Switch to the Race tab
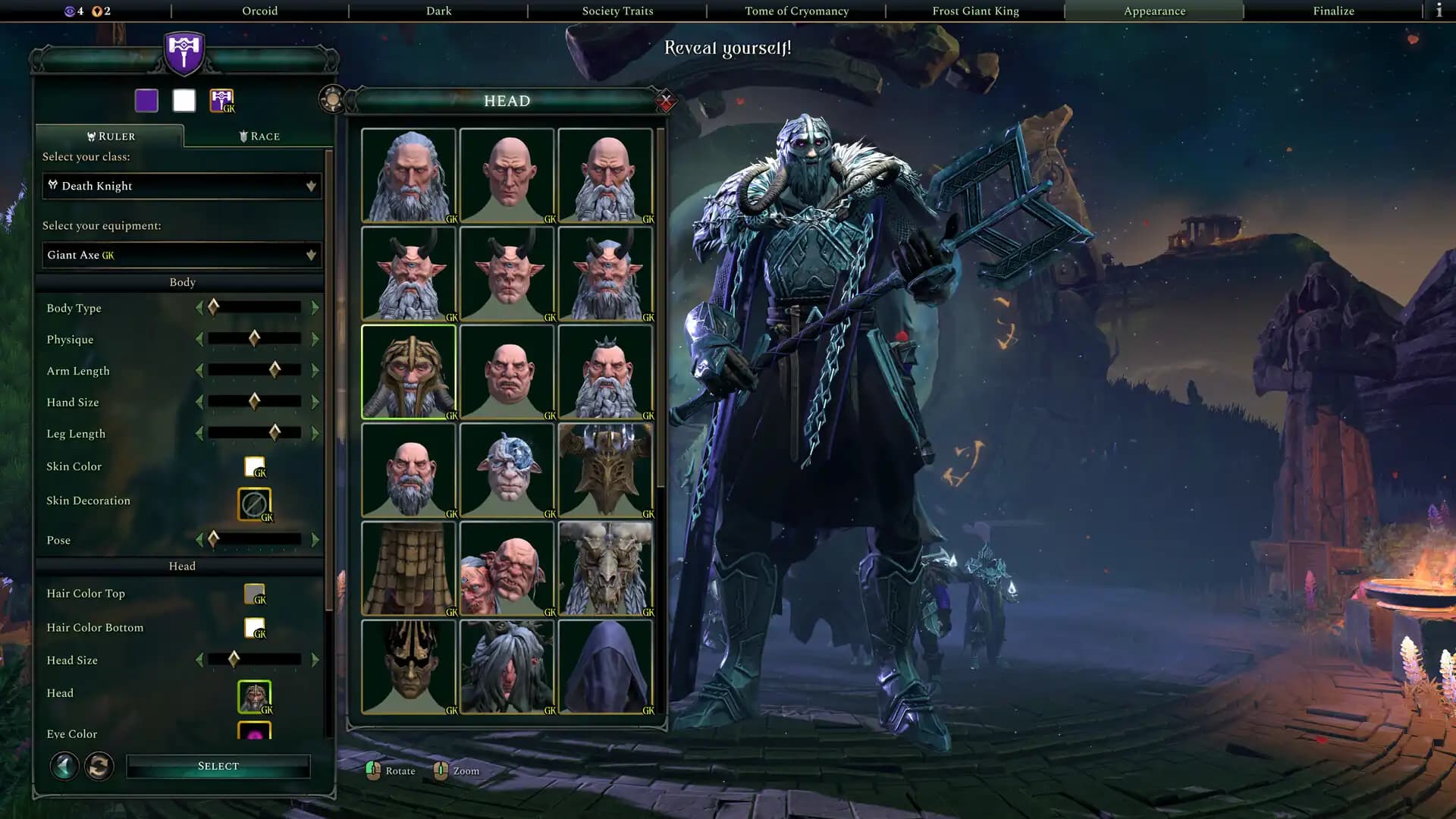This screenshot has width=1456, height=819. pos(258,136)
